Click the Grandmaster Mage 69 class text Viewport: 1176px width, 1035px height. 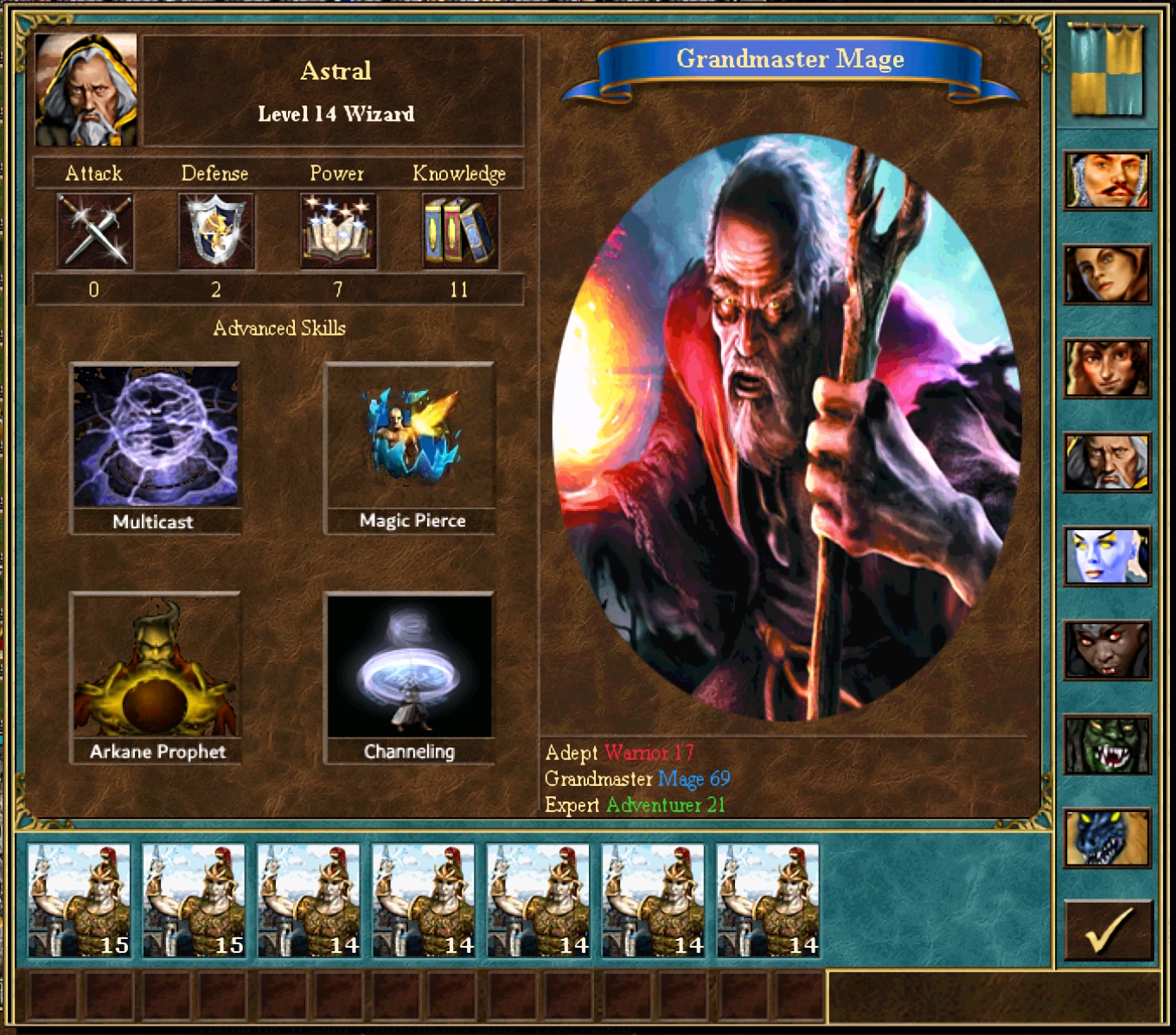(638, 779)
